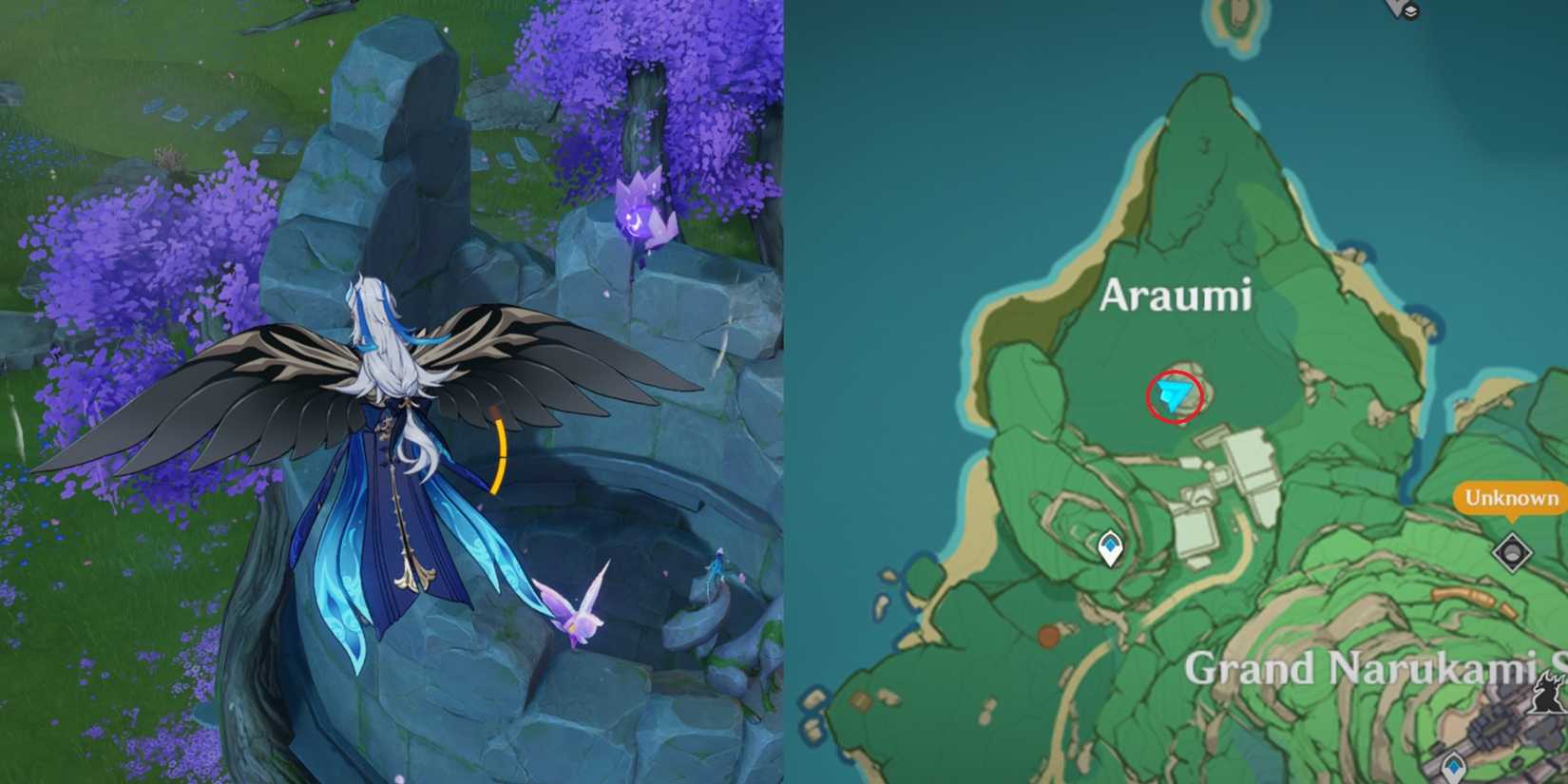Select the Araumi region label on the map
1568x784 pixels.
(1176, 296)
